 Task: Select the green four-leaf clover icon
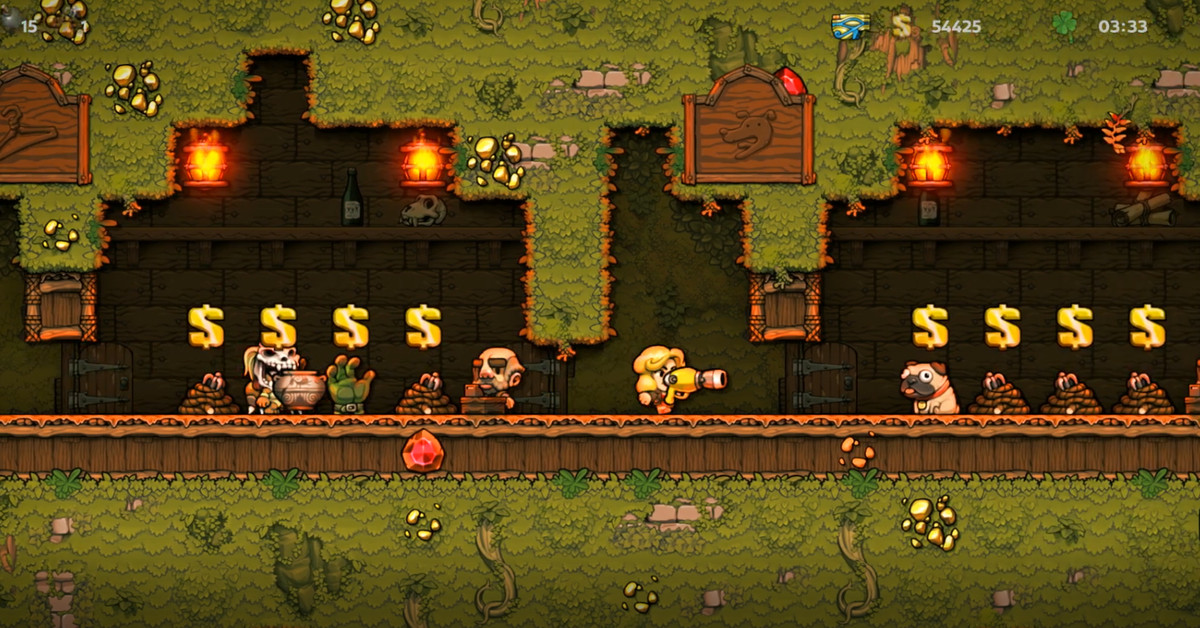click(1064, 25)
